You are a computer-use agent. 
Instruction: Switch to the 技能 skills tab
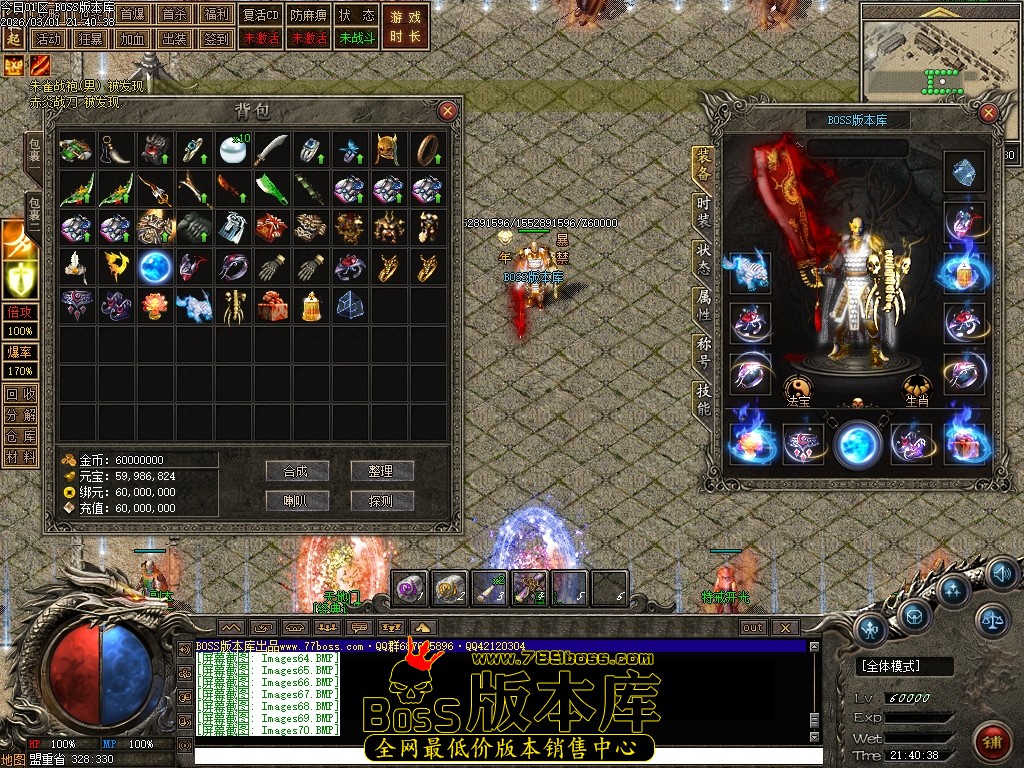point(703,399)
